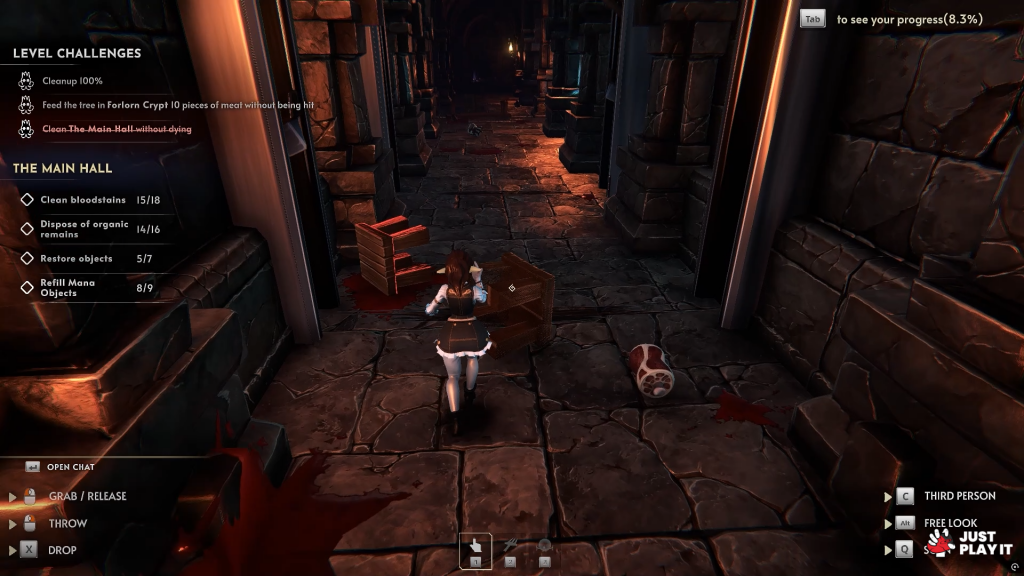Image resolution: width=1024 pixels, height=576 pixels.
Task: Switch to the pitchfork tool slot
Action: click(x=510, y=549)
